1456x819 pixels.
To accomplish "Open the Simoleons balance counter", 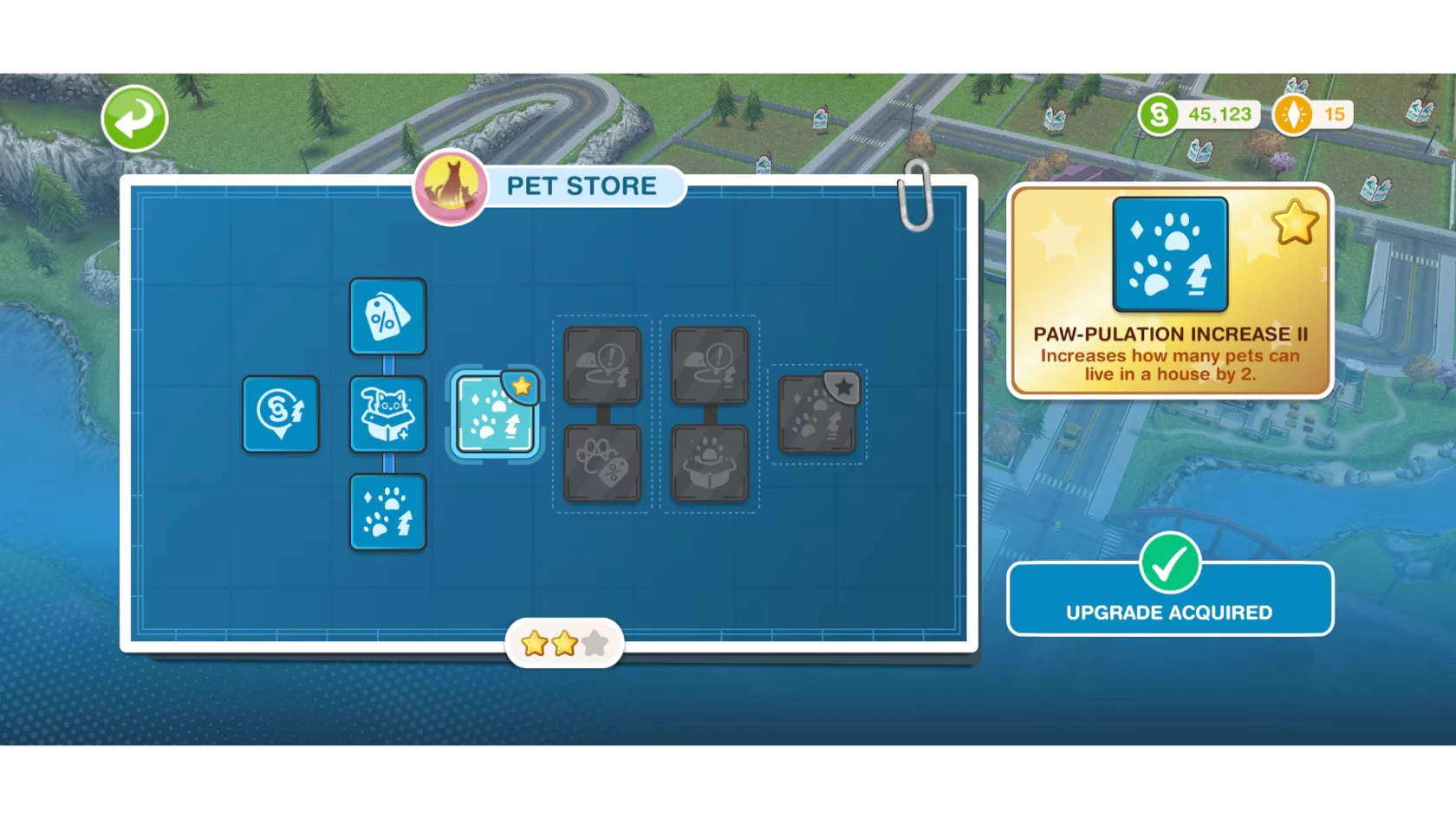I will [1200, 114].
